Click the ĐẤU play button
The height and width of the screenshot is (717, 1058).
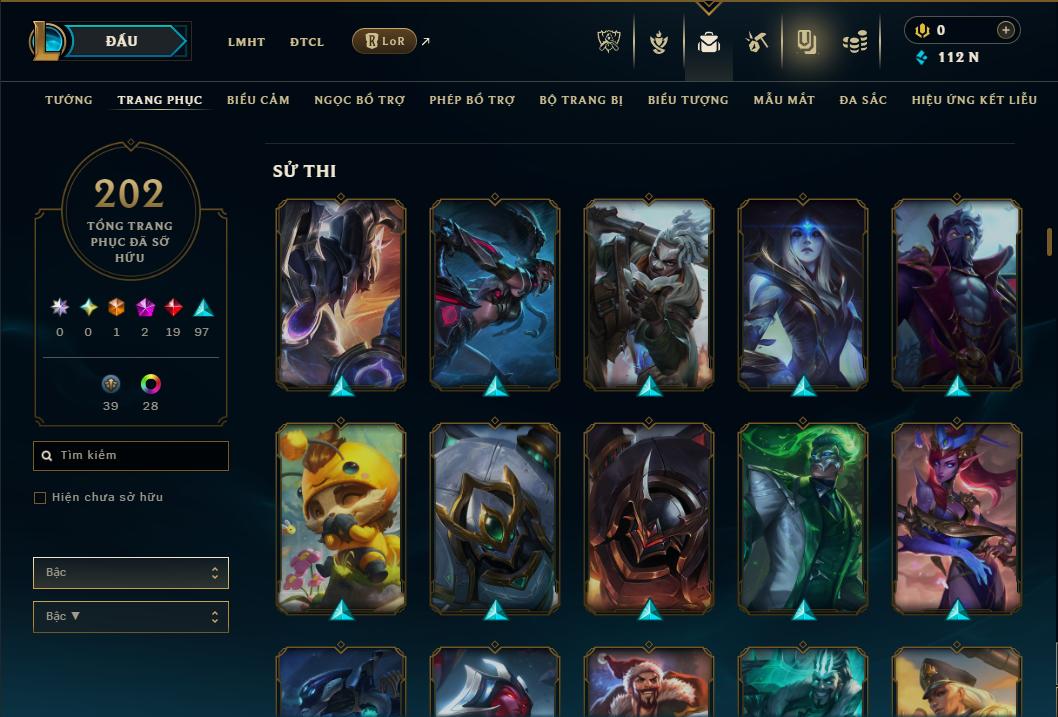coord(122,41)
